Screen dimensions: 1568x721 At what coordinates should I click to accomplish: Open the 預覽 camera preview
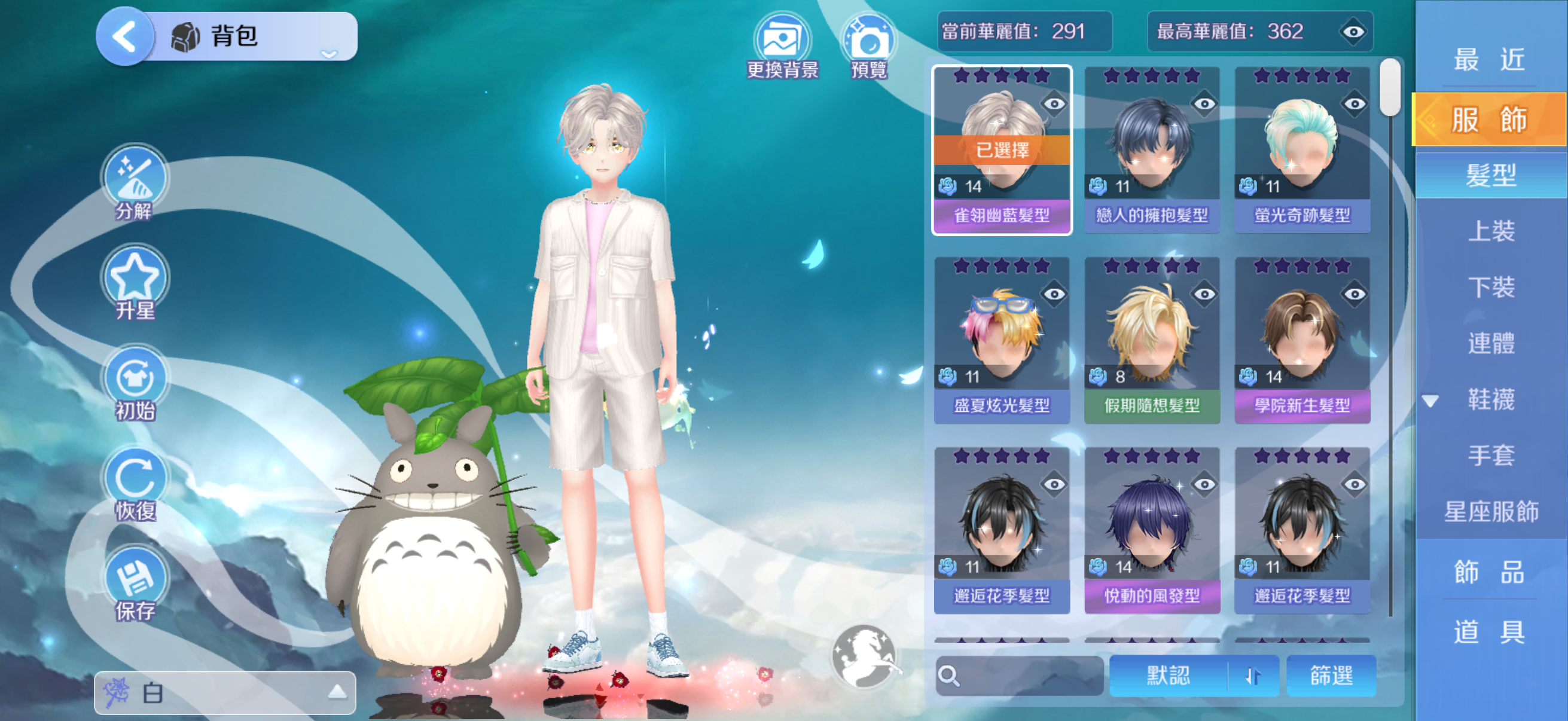[x=868, y=45]
